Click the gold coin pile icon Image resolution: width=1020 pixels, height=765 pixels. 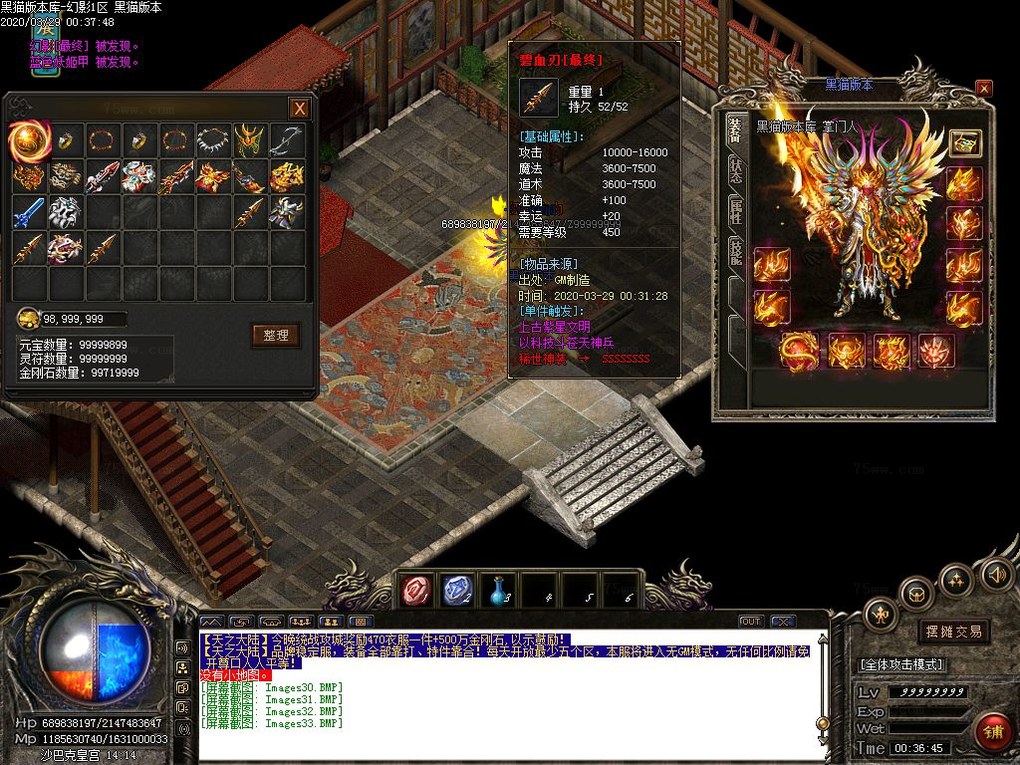click(x=30, y=319)
